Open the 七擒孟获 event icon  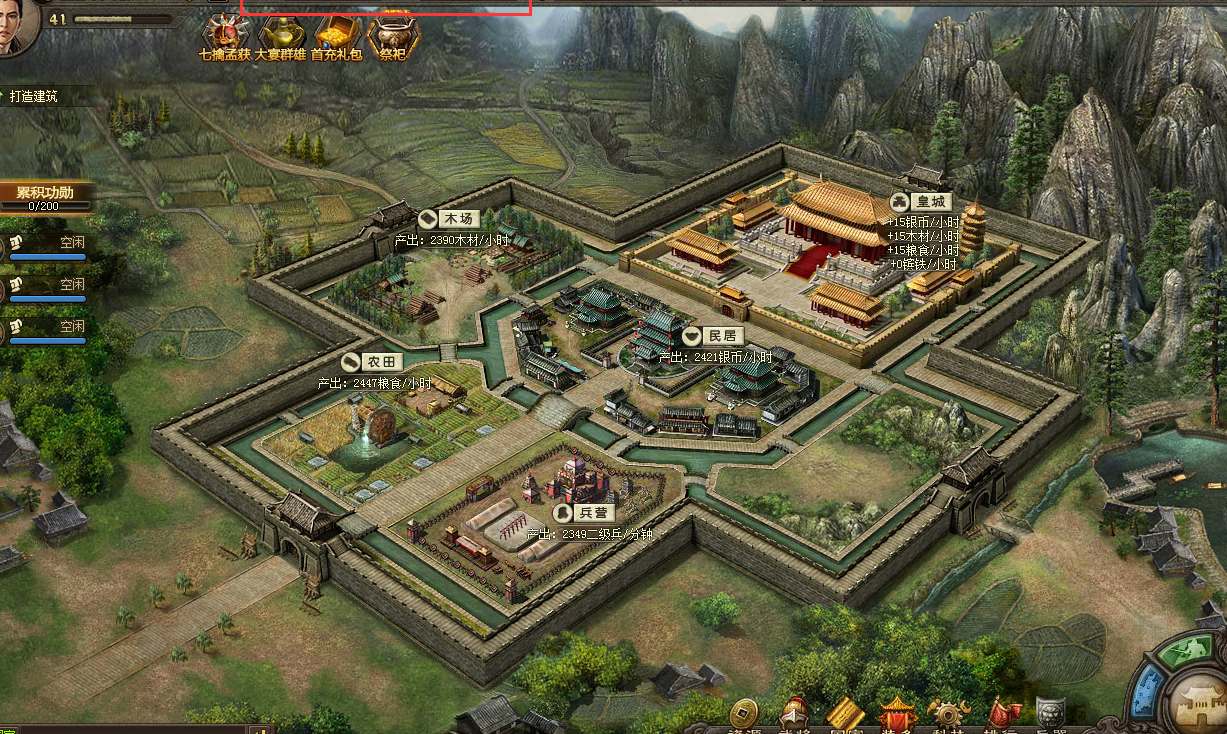[x=224, y=36]
